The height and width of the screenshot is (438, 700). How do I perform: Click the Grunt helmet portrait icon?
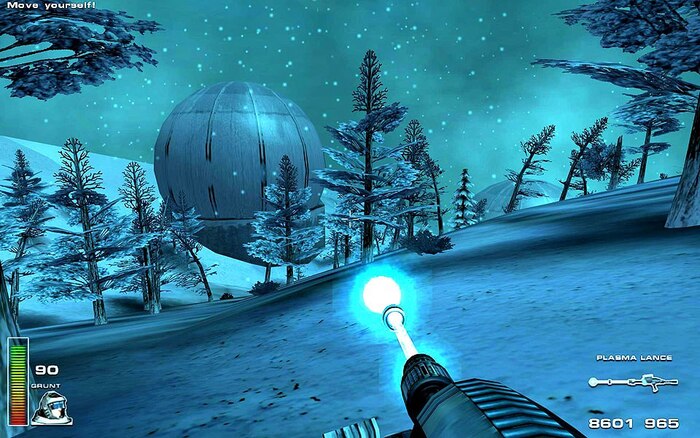50,406
